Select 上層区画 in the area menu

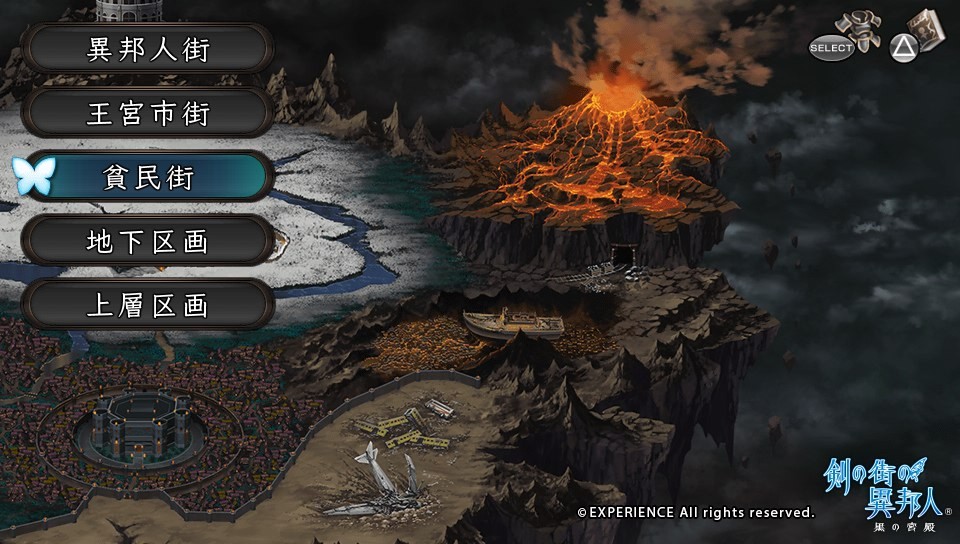coord(148,305)
